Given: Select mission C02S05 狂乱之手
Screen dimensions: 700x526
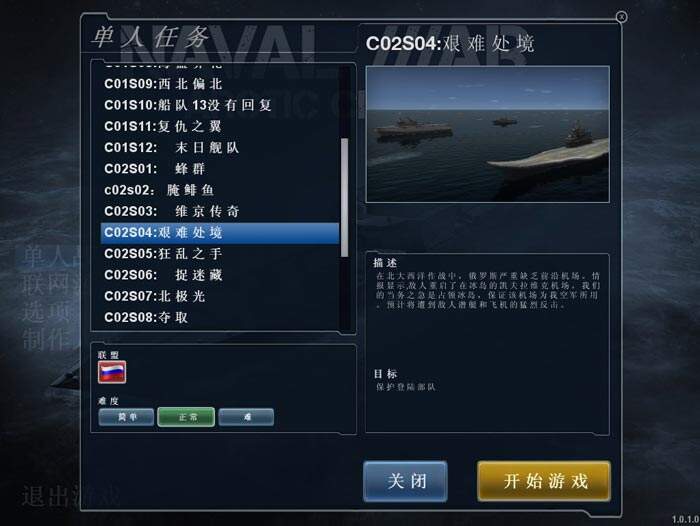Looking at the screenshot, I should pyautogui.click(x=163, y=253).
